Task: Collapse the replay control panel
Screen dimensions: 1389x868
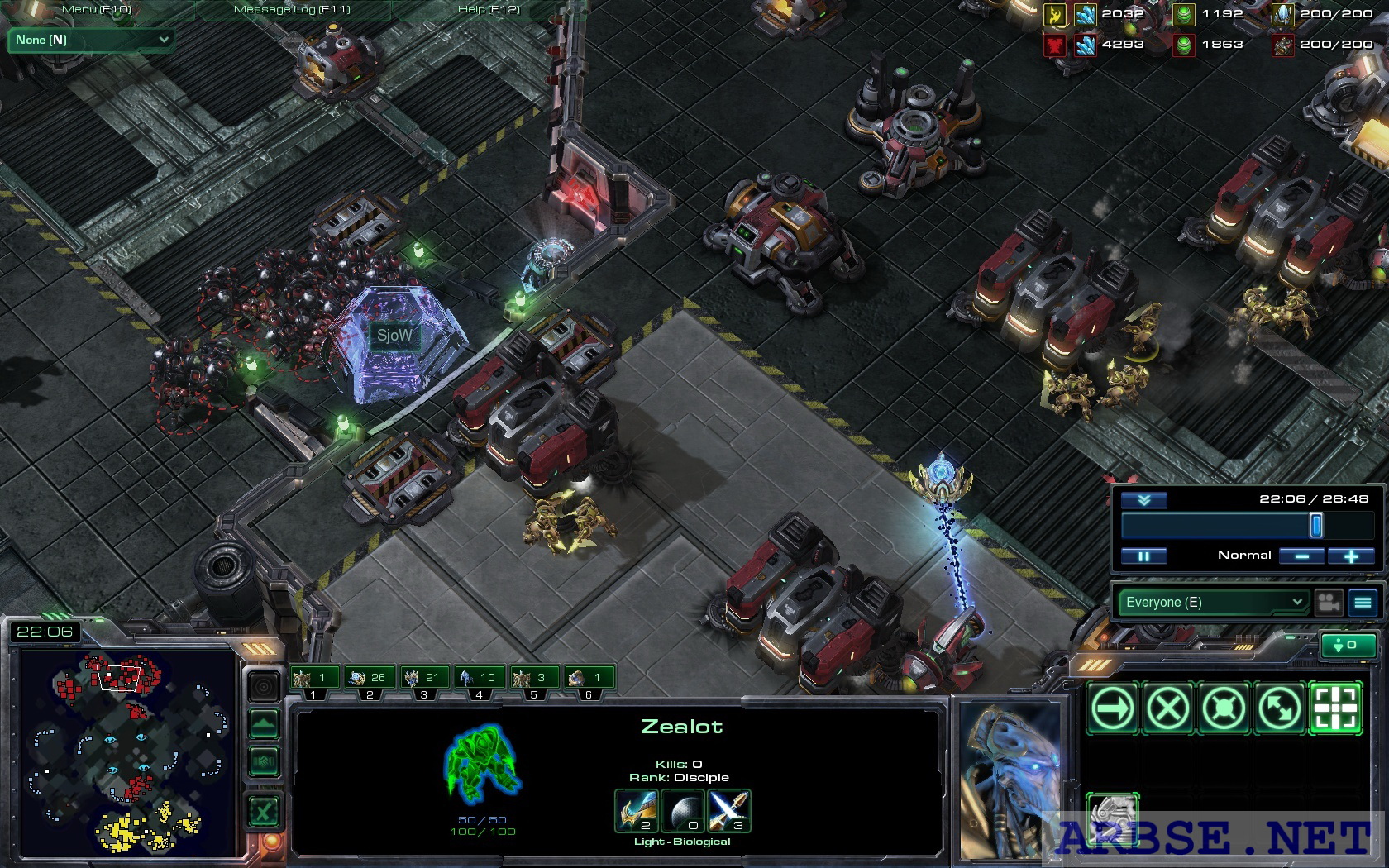Action: tap(1143, 500)
